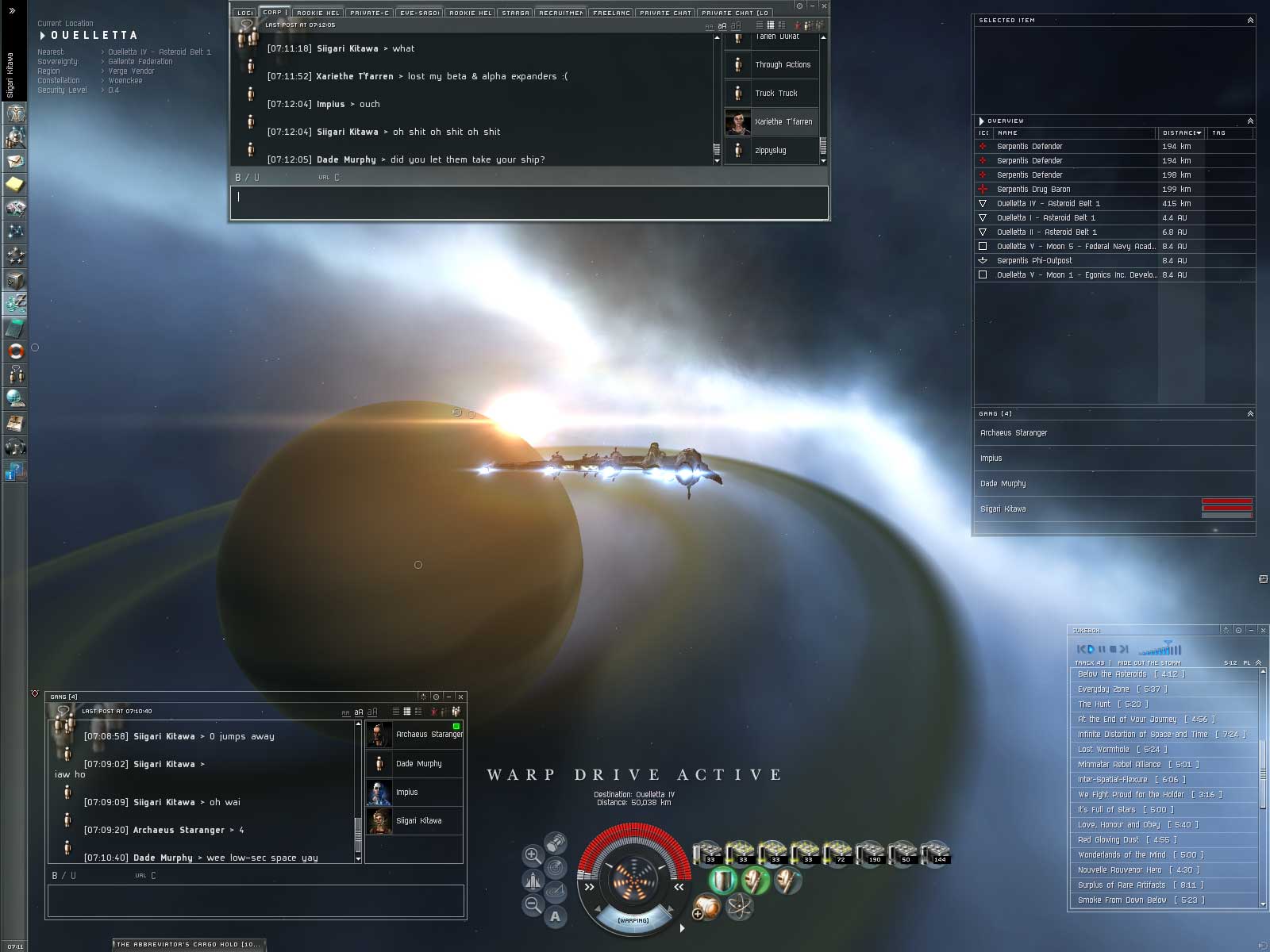Screen dimensions: 1270x952
Task: Select the Staraa chat tab
Action: [x=515, y=13]
